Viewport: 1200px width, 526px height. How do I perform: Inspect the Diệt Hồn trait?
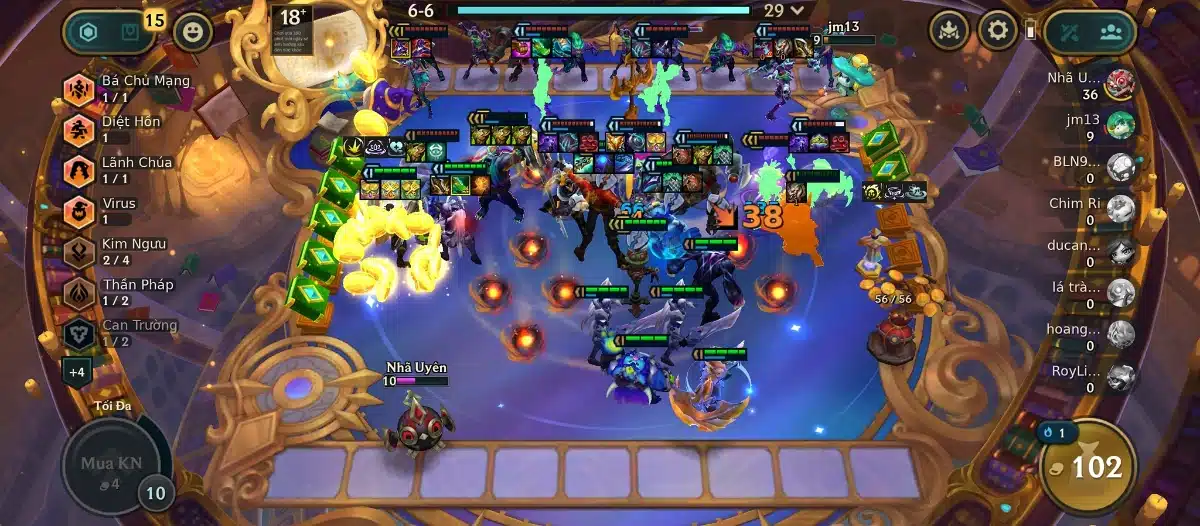[80, 130]
